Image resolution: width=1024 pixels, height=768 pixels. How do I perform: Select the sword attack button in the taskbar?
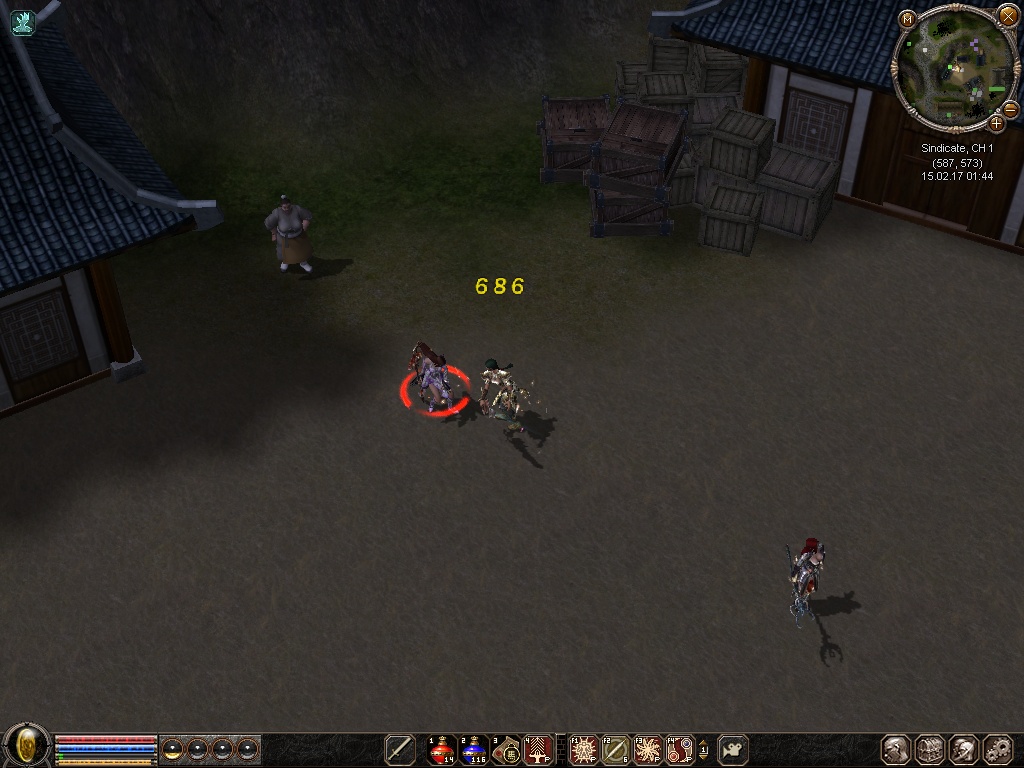pos(400,749)
